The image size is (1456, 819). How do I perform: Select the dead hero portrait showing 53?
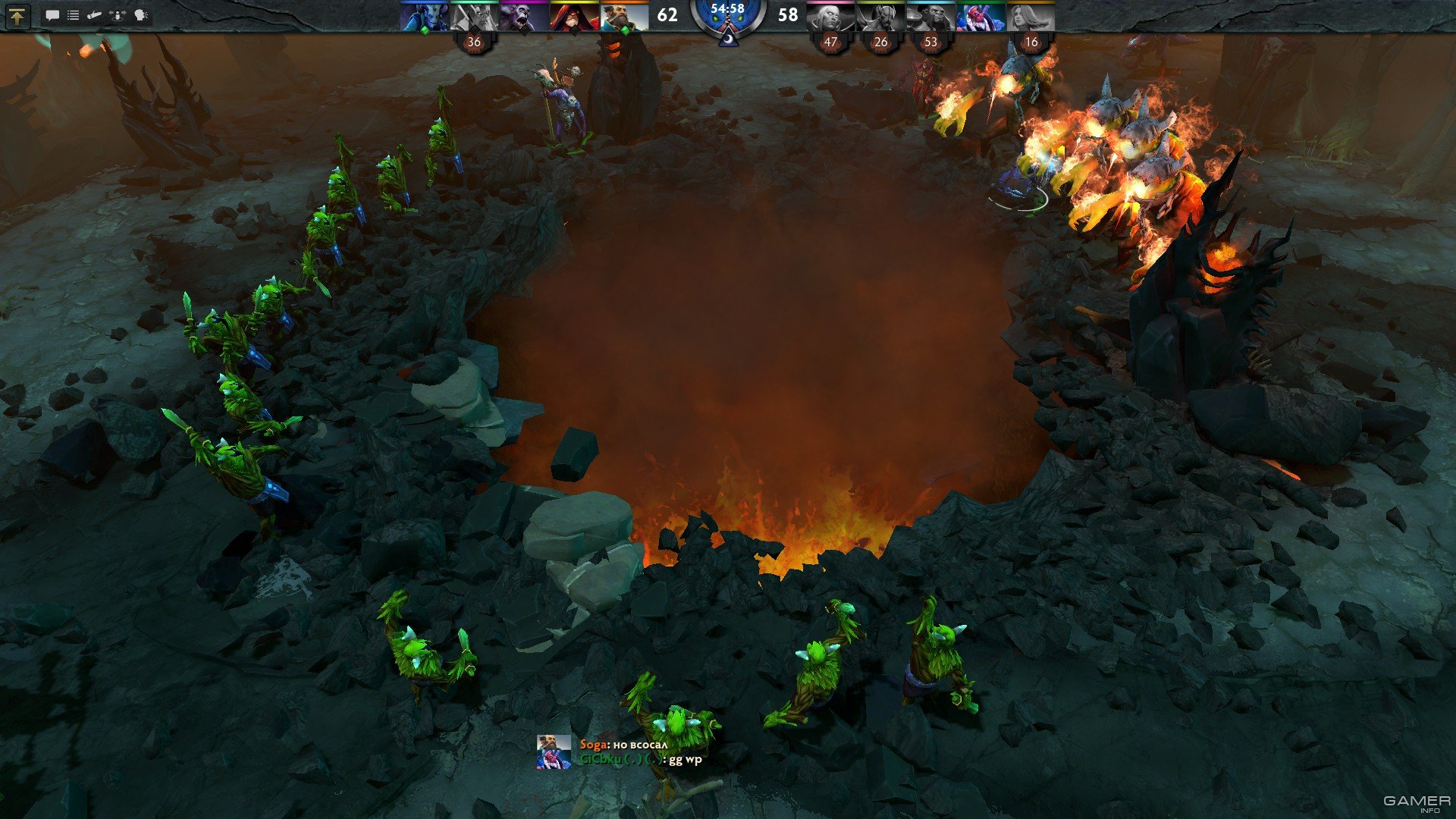coord(931,17)
